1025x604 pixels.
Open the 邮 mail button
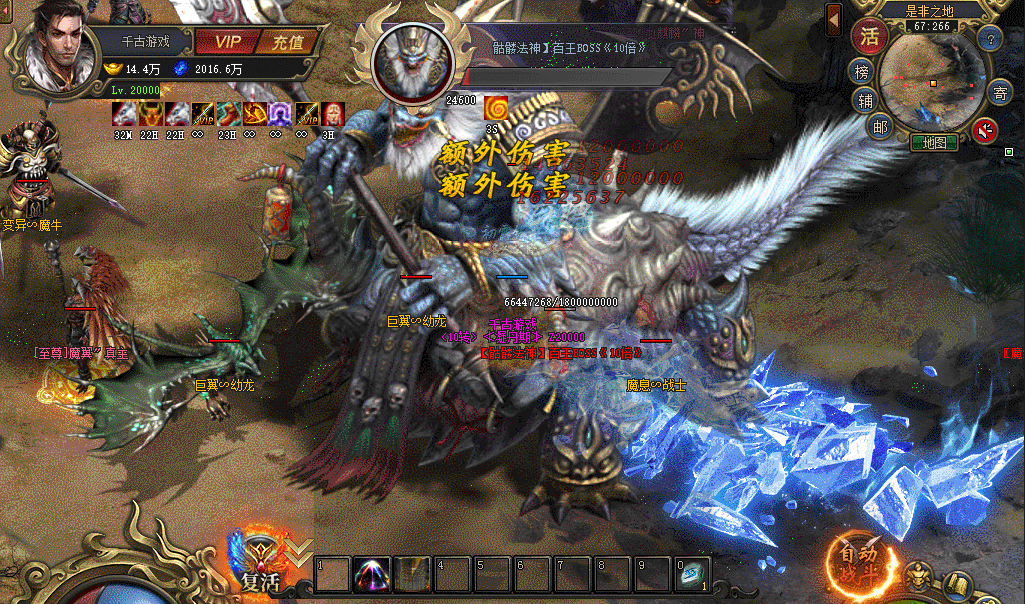click(879, 126)
